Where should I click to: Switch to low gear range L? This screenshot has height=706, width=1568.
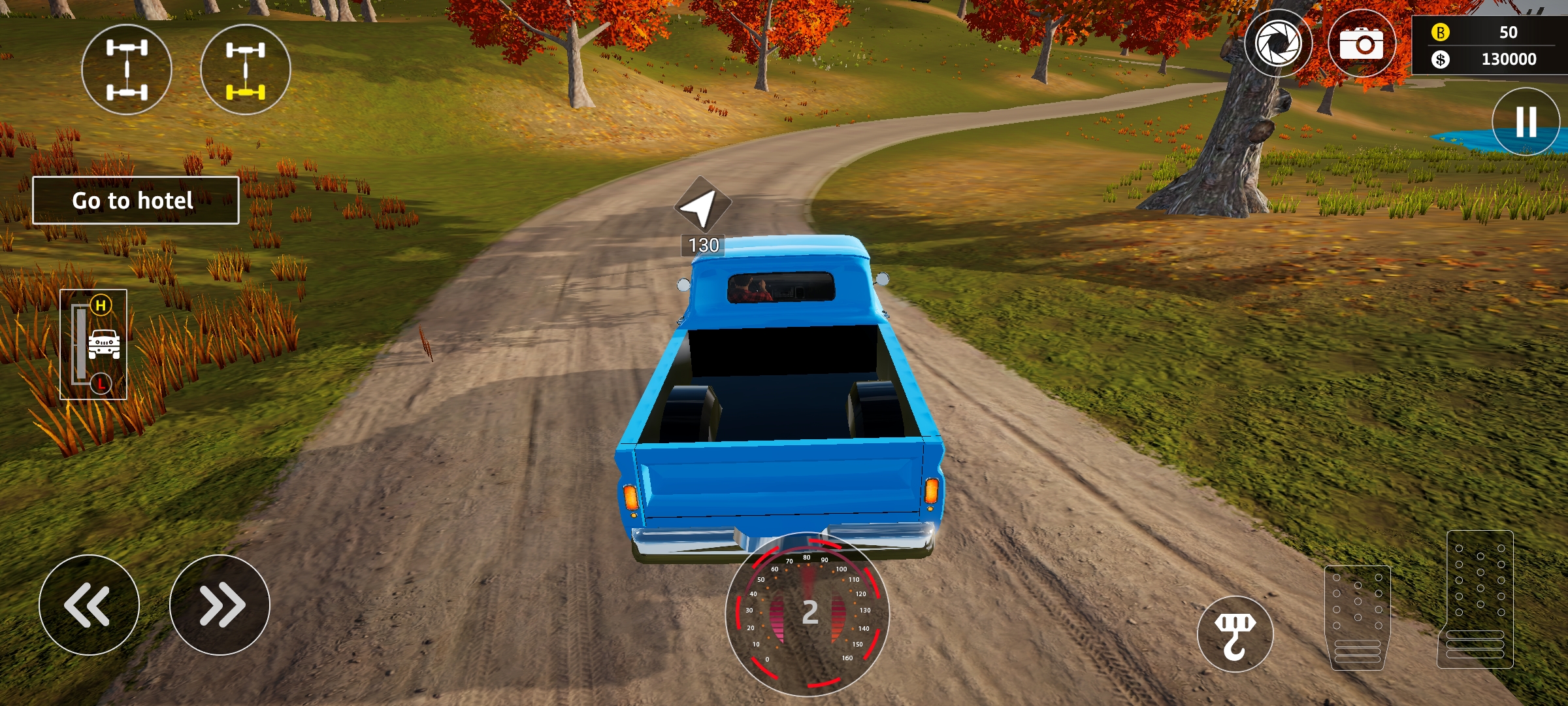pyautogui.click(x=101, y=383)
